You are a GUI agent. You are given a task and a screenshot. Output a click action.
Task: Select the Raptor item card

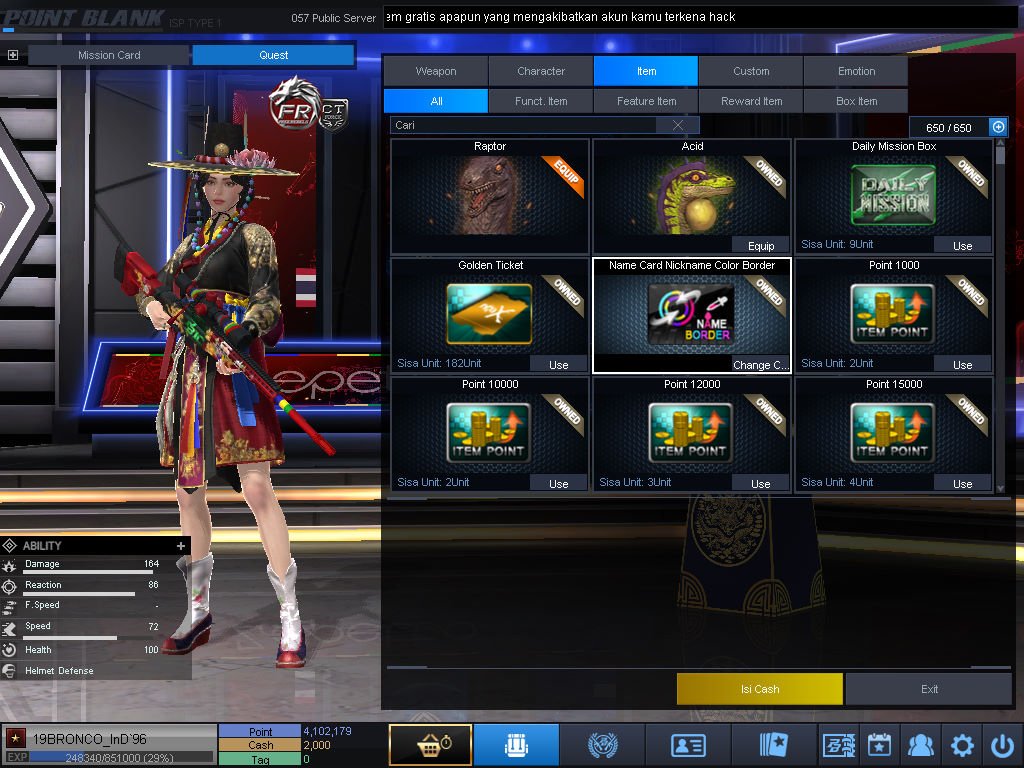tap(490, 196)
